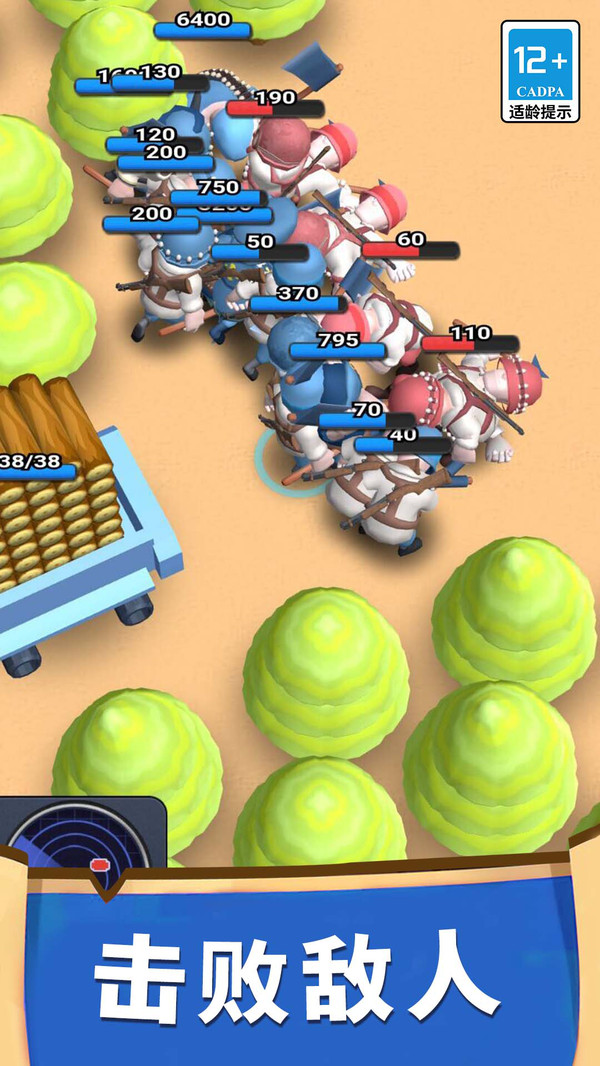600x1066 pixels.
Task: Open the CADPA 12+ age rating notice
Action: click(x=540, y=71)
